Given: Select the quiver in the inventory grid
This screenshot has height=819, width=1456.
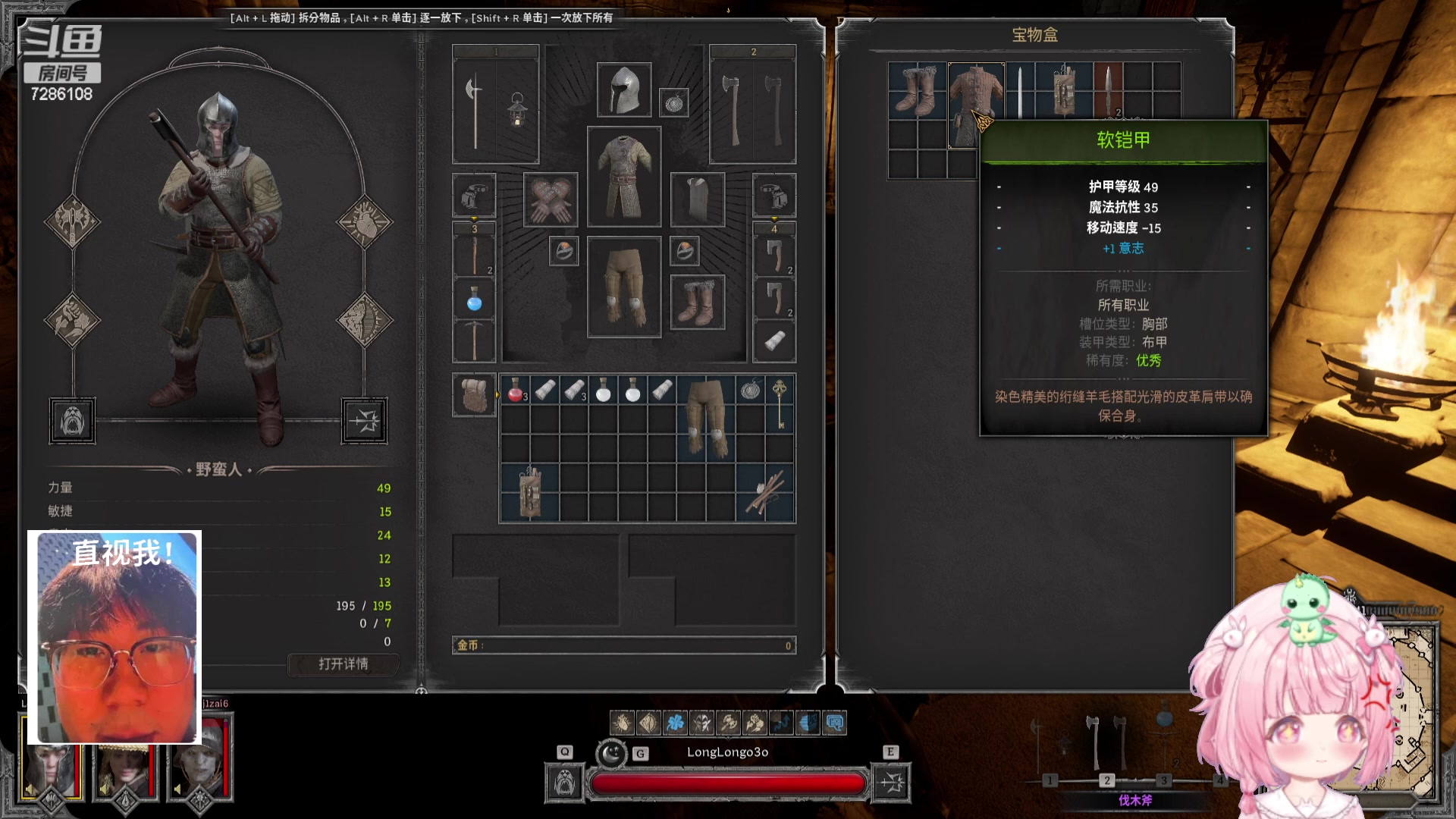Looking at the screenshot, I should tap(529, 493).
